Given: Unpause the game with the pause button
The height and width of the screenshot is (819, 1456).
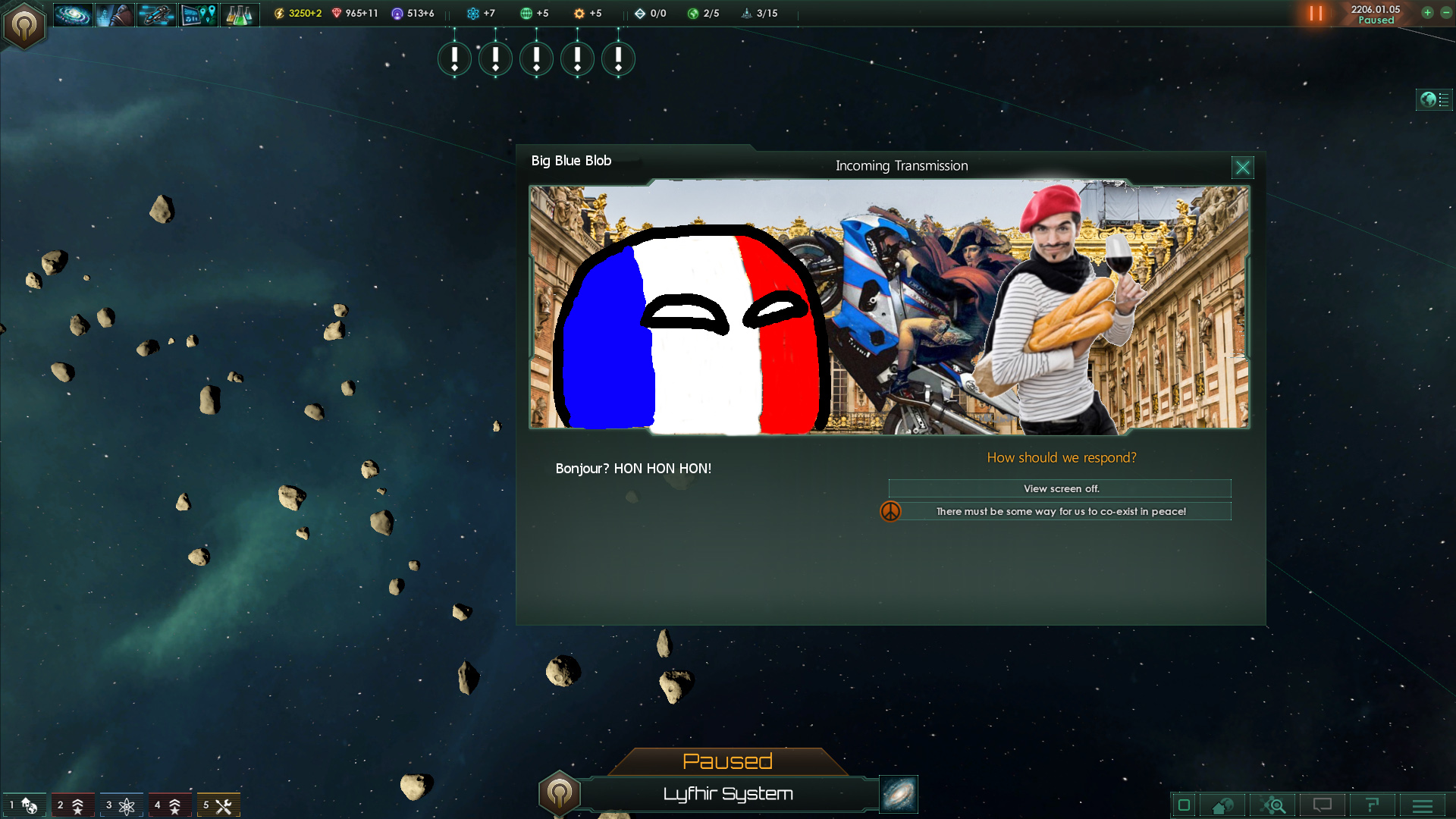Looking at the screenshot, I should [1316, 13].
